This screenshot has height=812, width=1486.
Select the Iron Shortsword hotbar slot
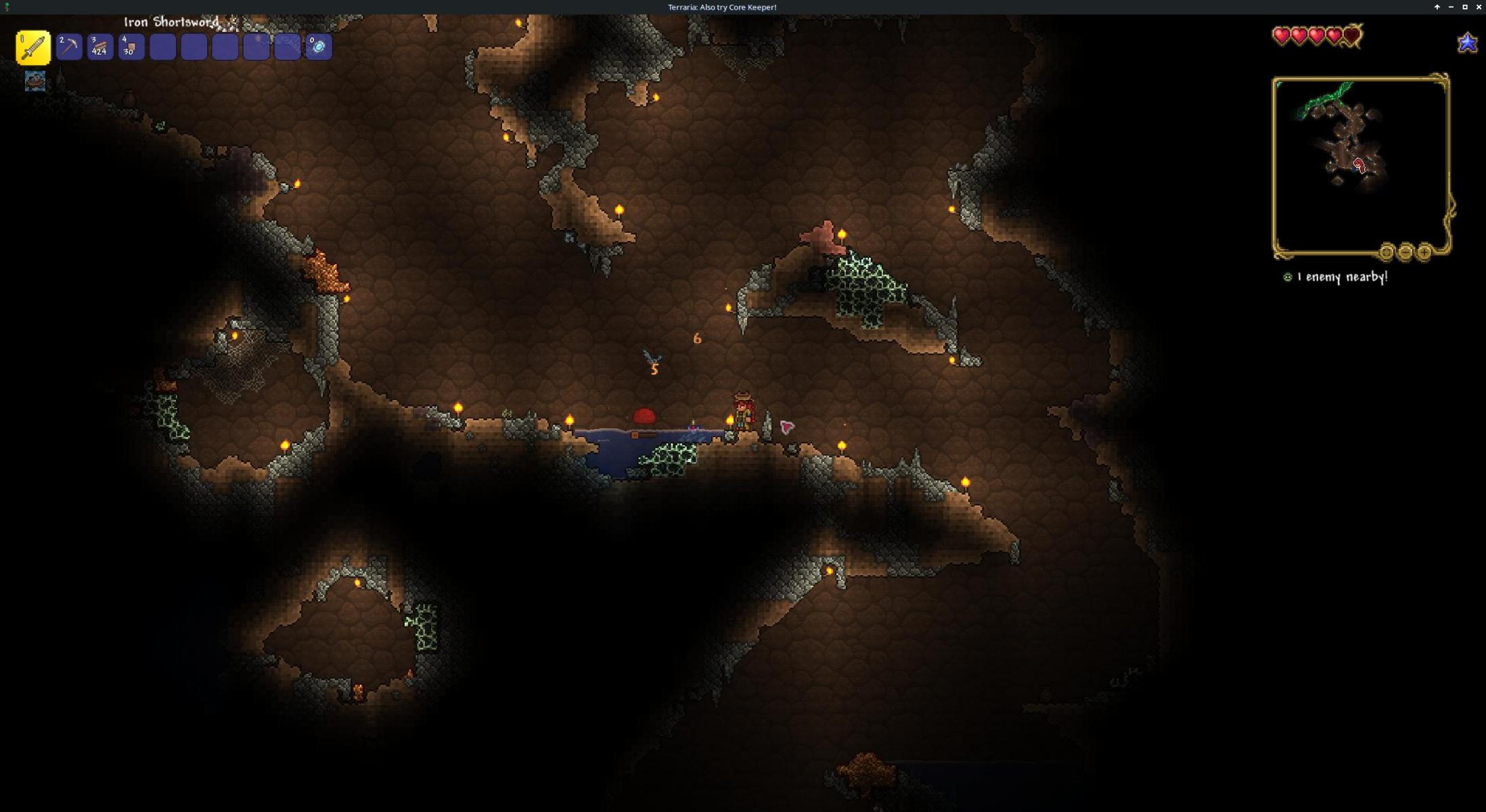pyautogui.click(x=33, y=47)
